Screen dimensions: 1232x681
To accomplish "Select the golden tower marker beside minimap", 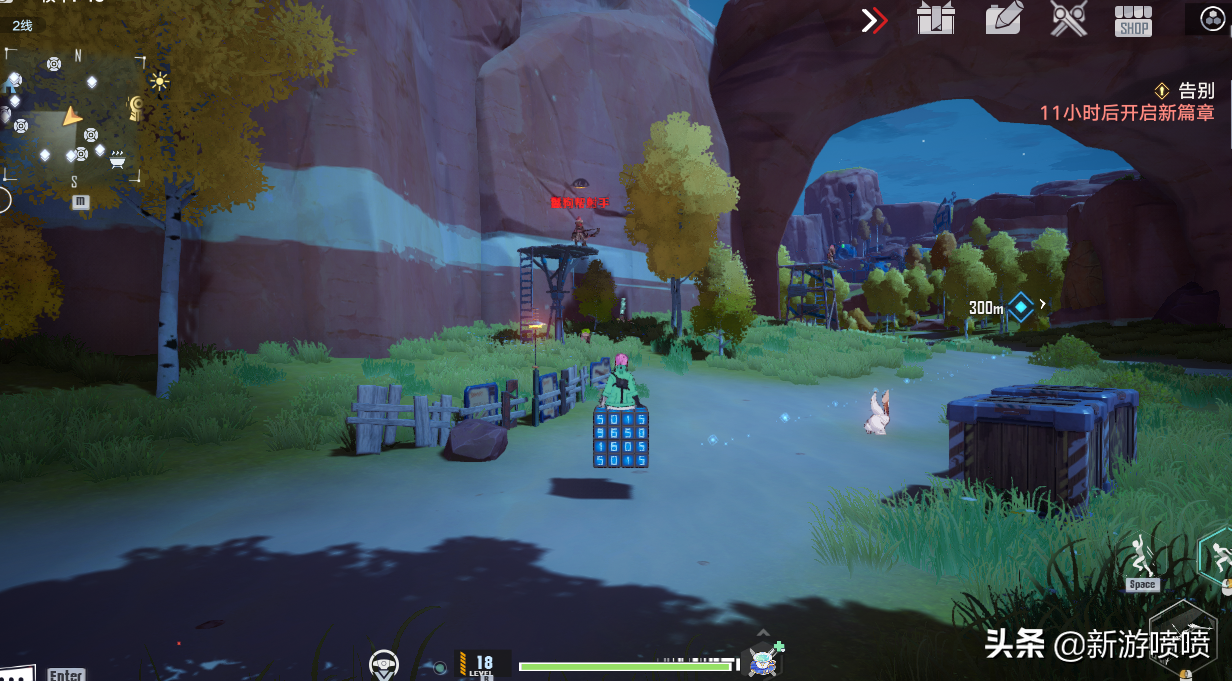I will [135, 108].
